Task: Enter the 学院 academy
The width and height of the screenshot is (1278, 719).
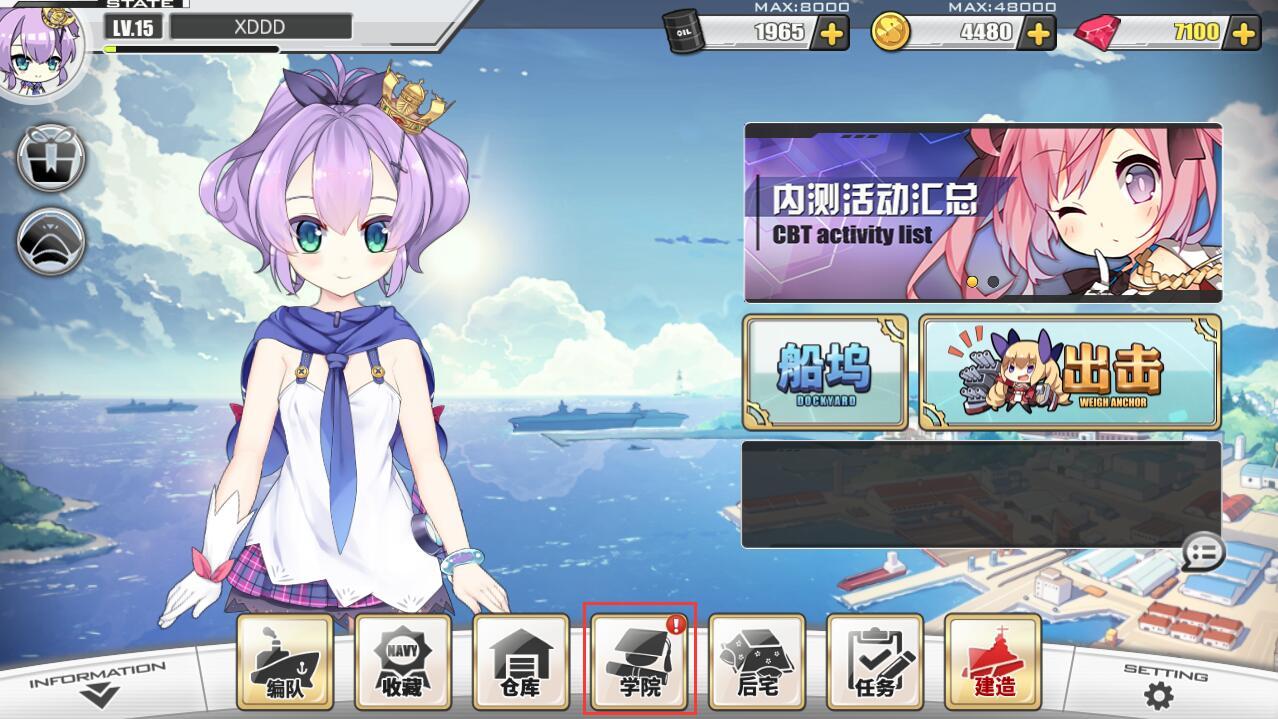Action: click(x=639, y=662)
